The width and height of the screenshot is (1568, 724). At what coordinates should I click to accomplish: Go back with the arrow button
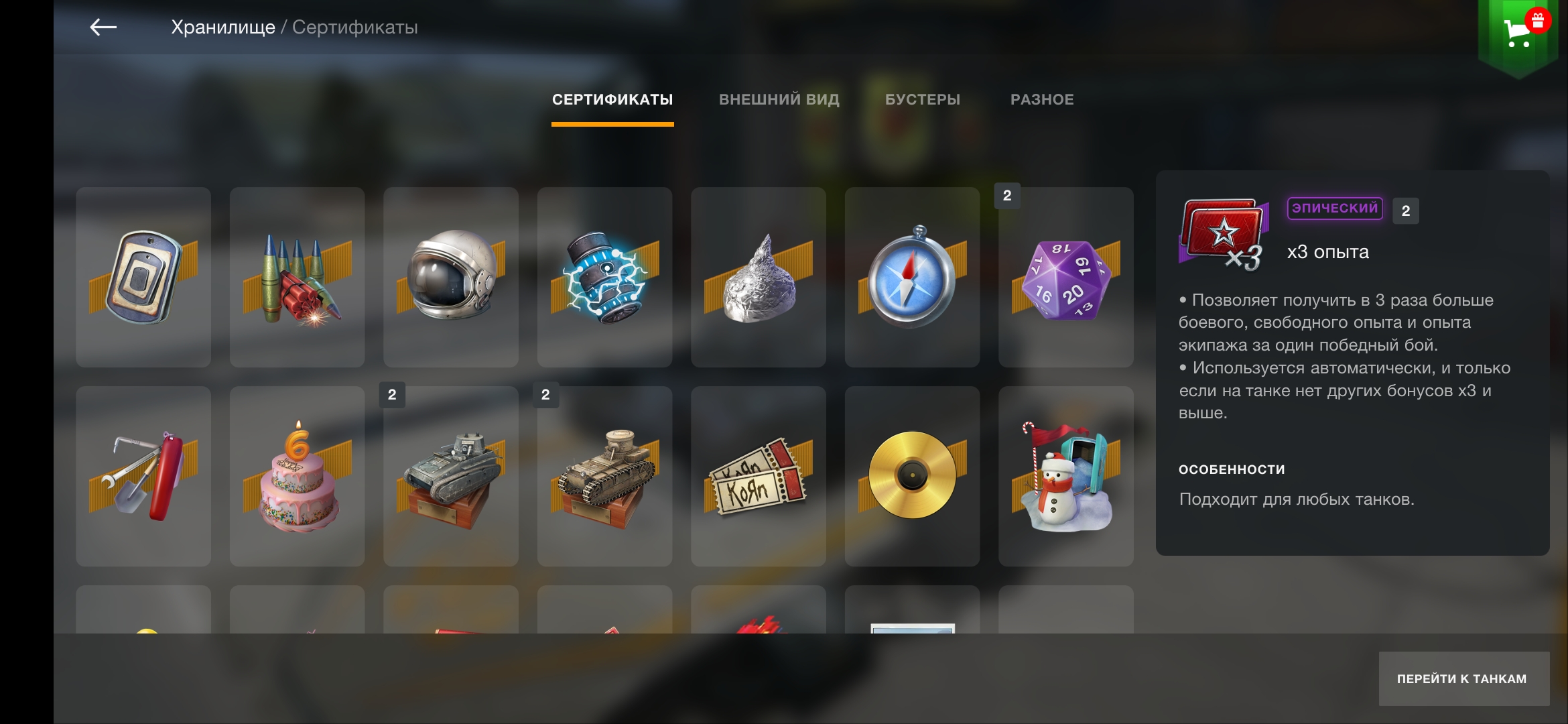[103, 27]
